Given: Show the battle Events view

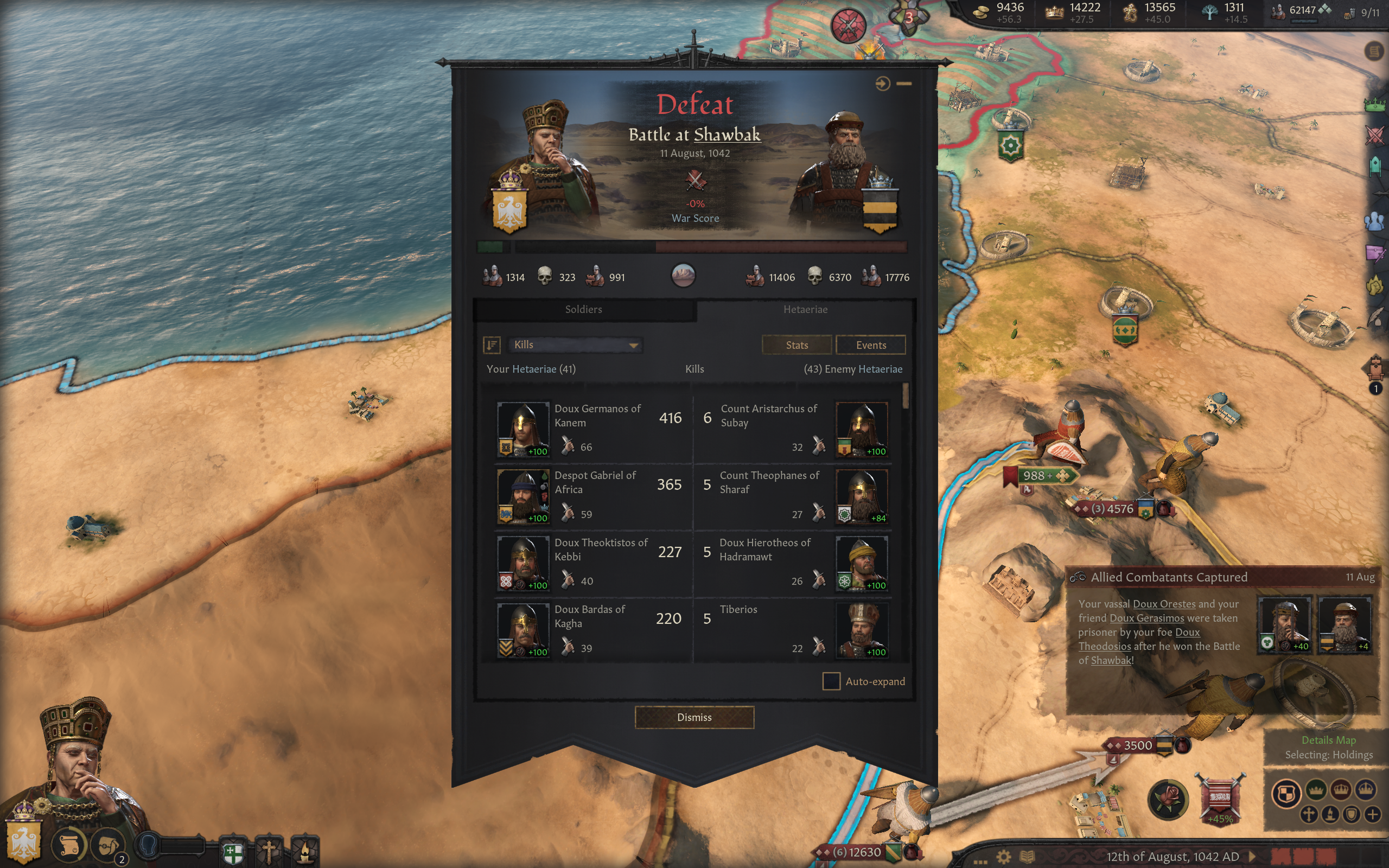Looking at the screenshot, I should (x=870, y=345).
